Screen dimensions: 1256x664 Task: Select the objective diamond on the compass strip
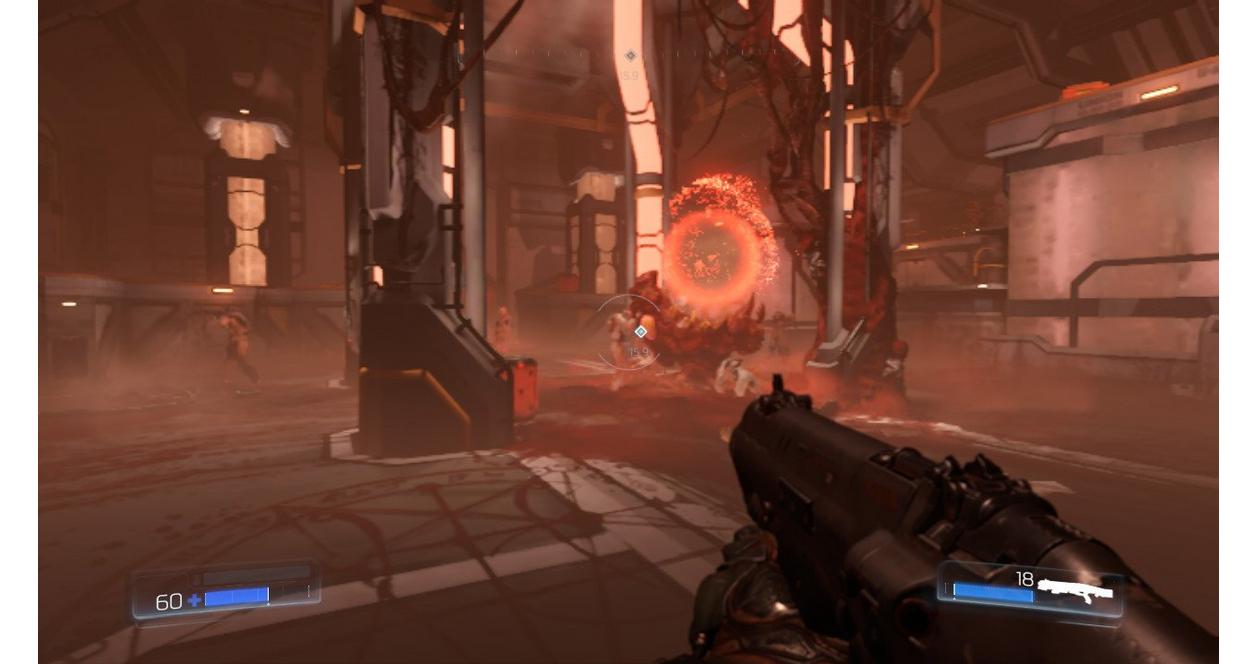point(630,56)
